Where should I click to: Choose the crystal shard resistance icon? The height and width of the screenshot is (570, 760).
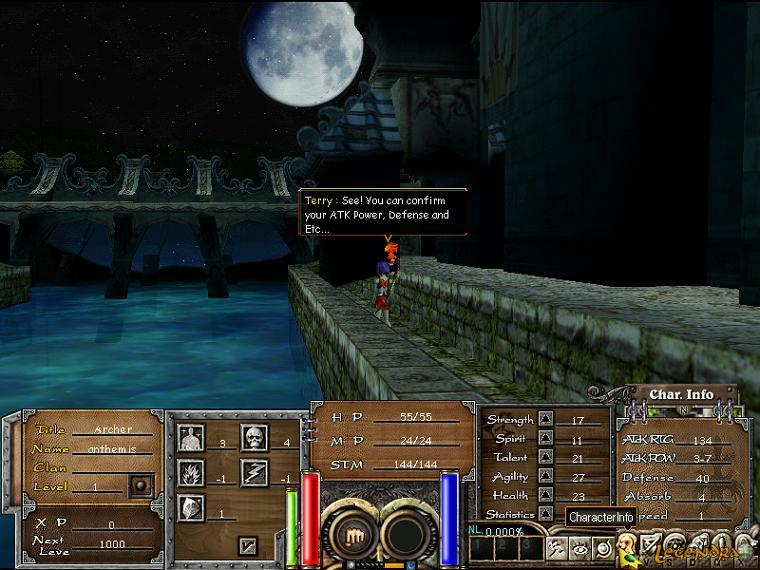pyautogui.click(x=191, y=508)
